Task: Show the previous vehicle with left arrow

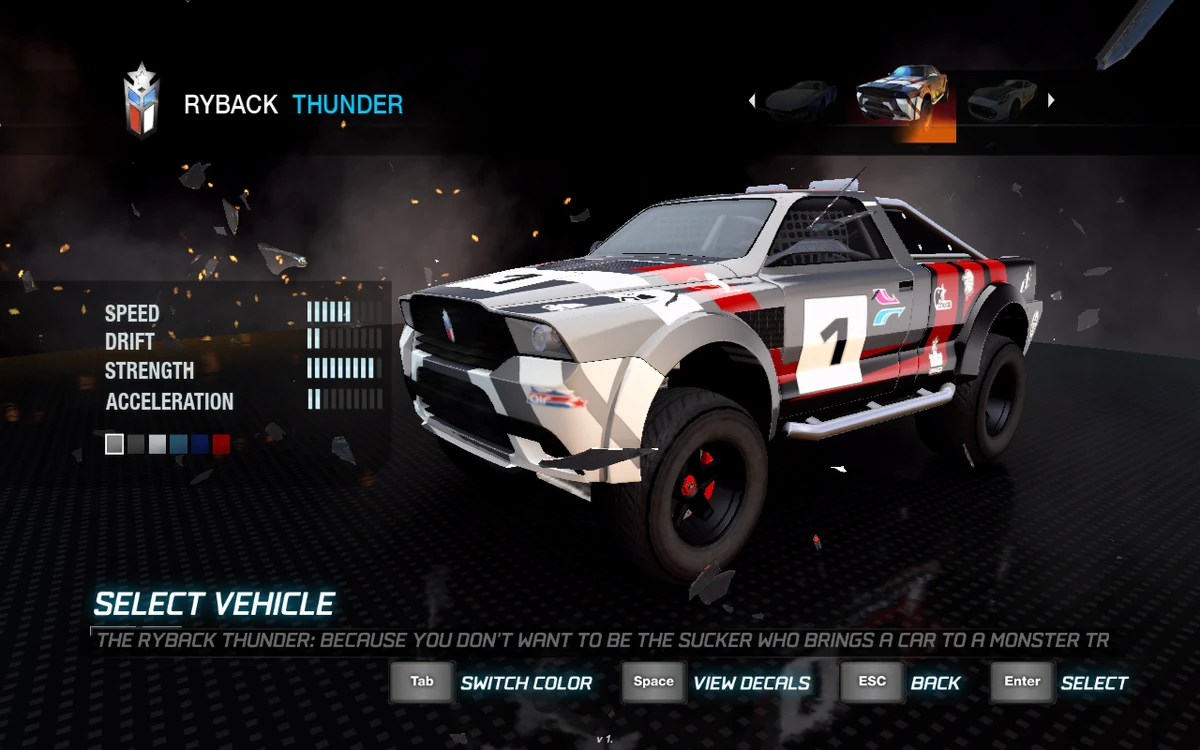Action: [752, 100]
